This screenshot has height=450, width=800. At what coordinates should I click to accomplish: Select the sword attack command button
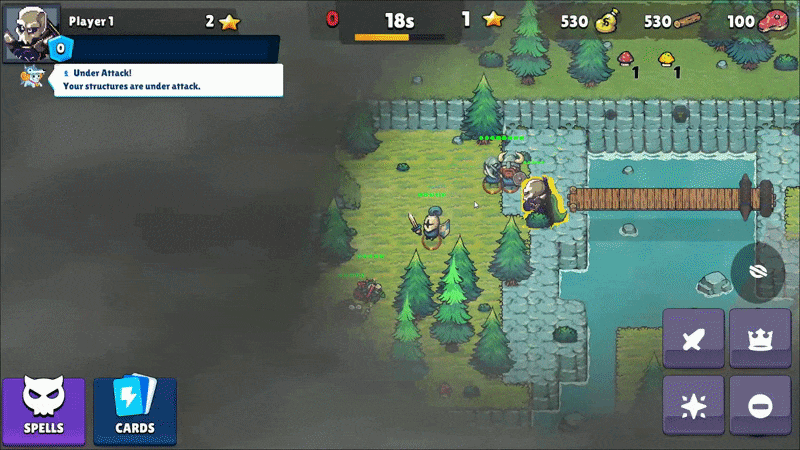coord(693,340)
